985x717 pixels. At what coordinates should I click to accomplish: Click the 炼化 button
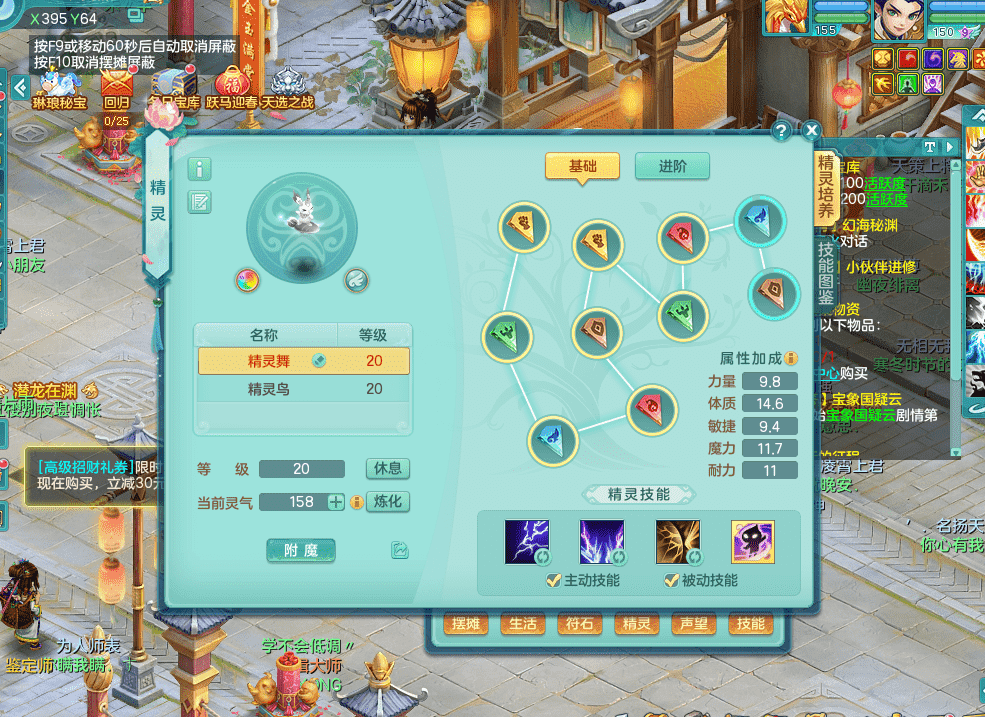coord(388,502)
